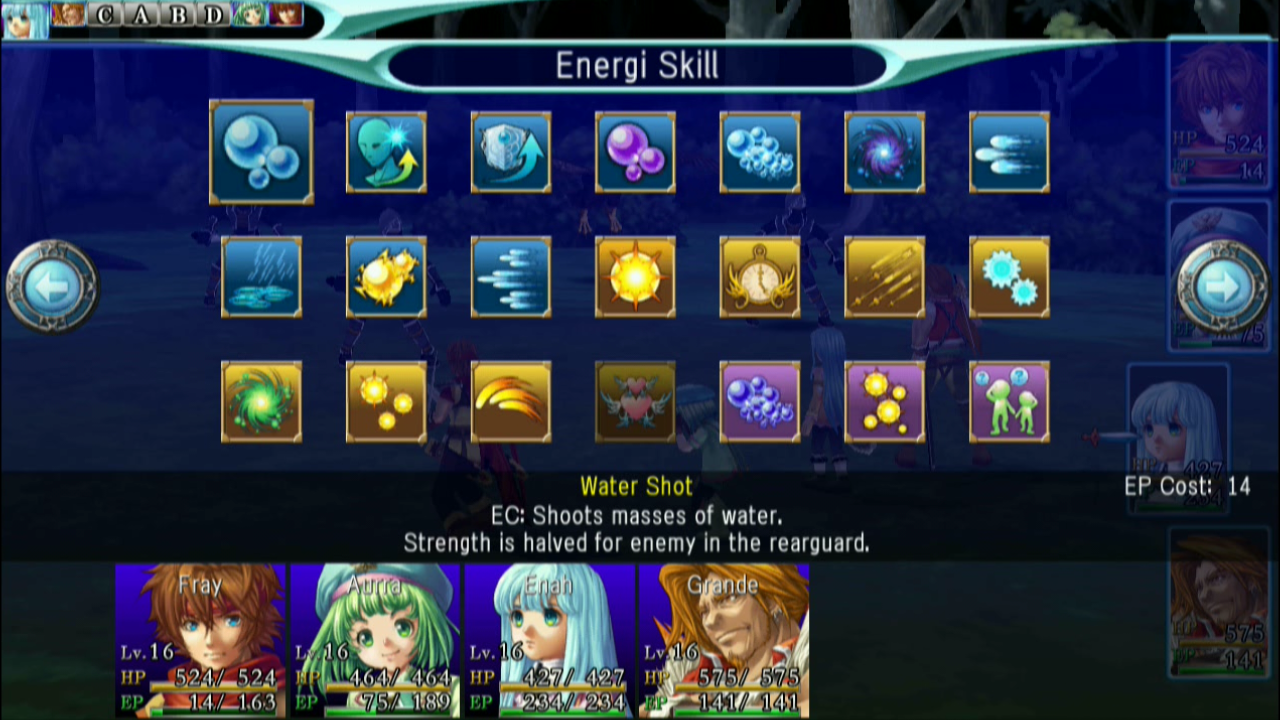Viewport: 1280px width, 720px height.
Task: Select the gear-shaped skill icon
Action: tap(1009, 277)
